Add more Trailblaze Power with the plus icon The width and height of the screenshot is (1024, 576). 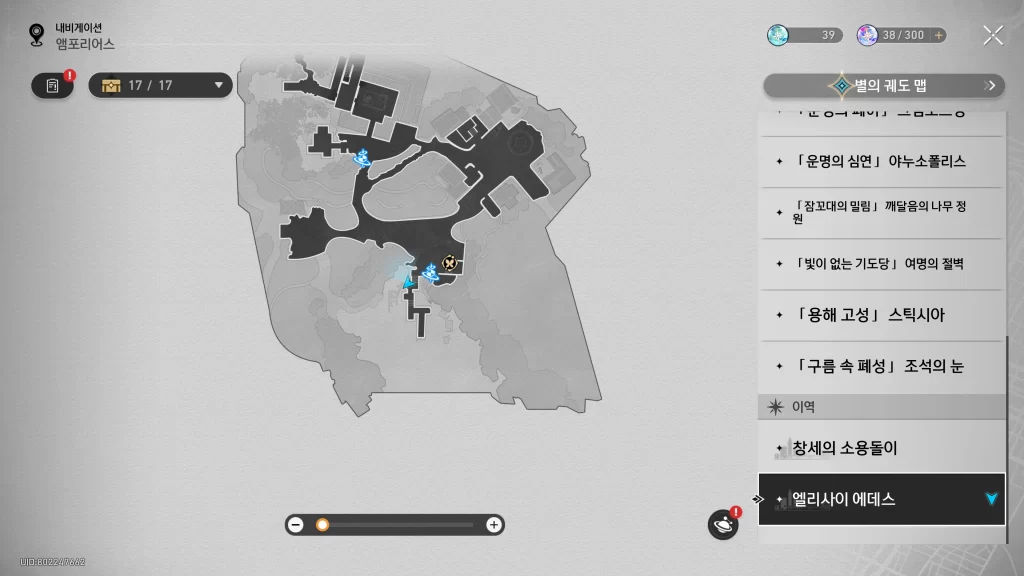(938, 35)
